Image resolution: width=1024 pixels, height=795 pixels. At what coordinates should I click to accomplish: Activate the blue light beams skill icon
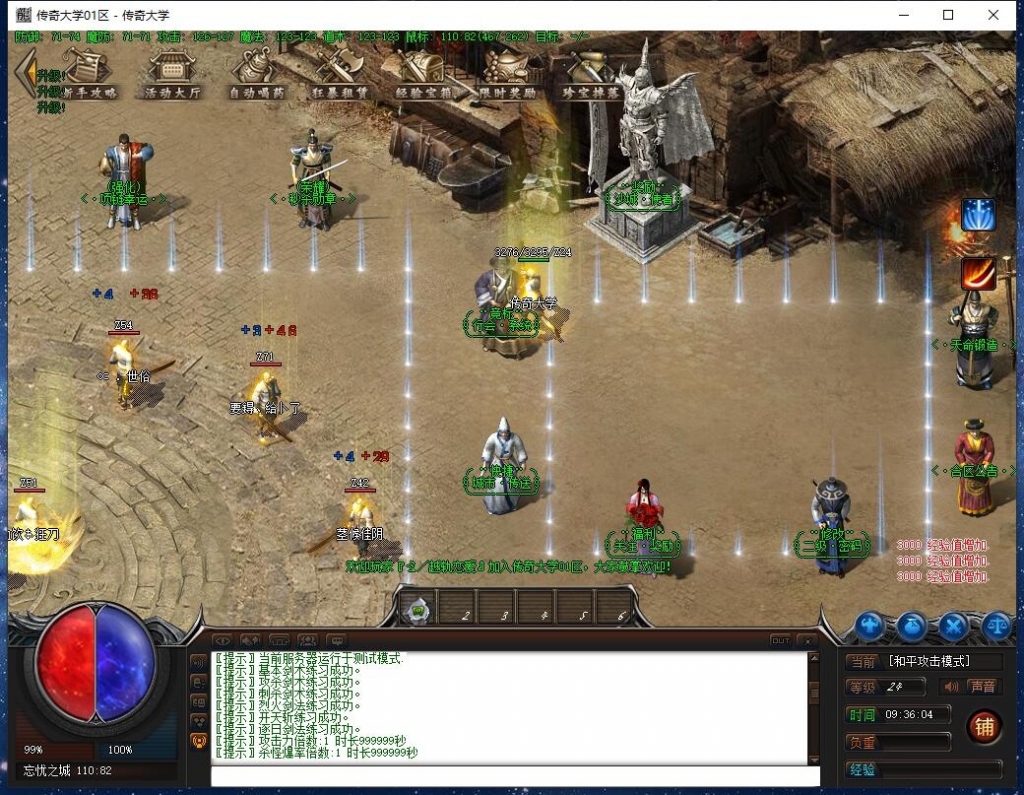[x=978, y=214]
